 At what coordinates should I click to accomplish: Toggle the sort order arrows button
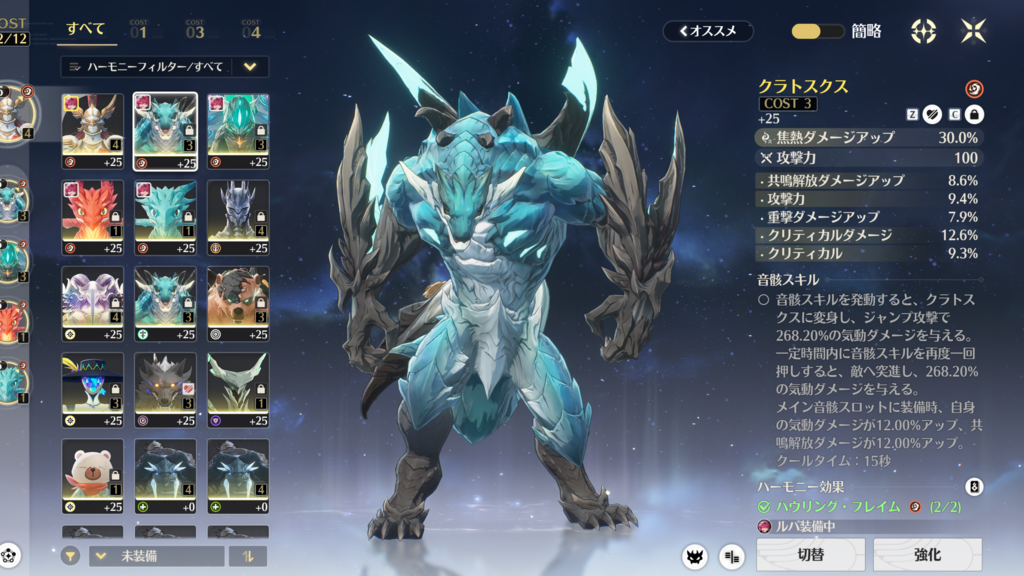247,556
